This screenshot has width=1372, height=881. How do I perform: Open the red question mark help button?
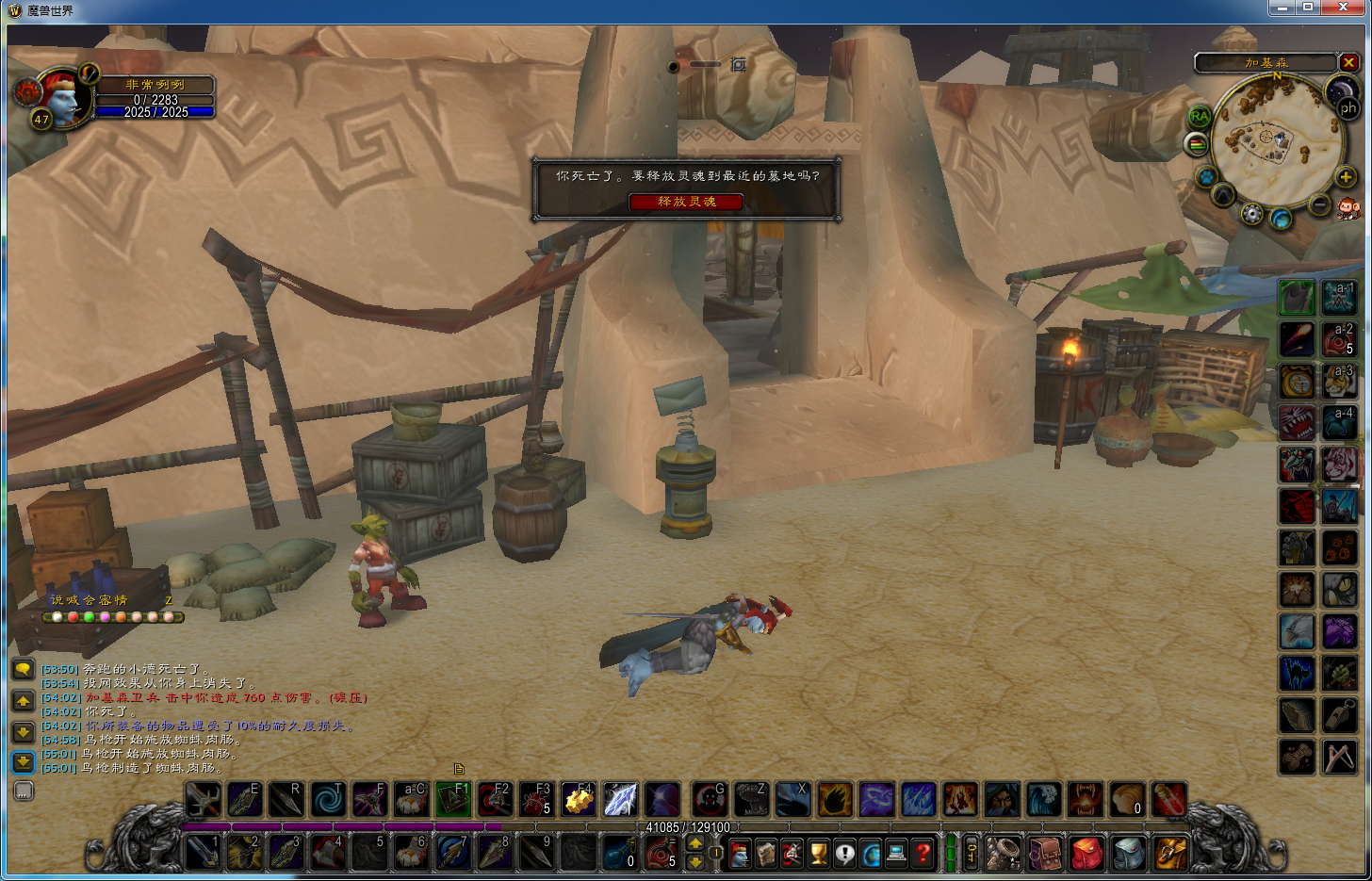pyautogui.click(x=923, y=854)
